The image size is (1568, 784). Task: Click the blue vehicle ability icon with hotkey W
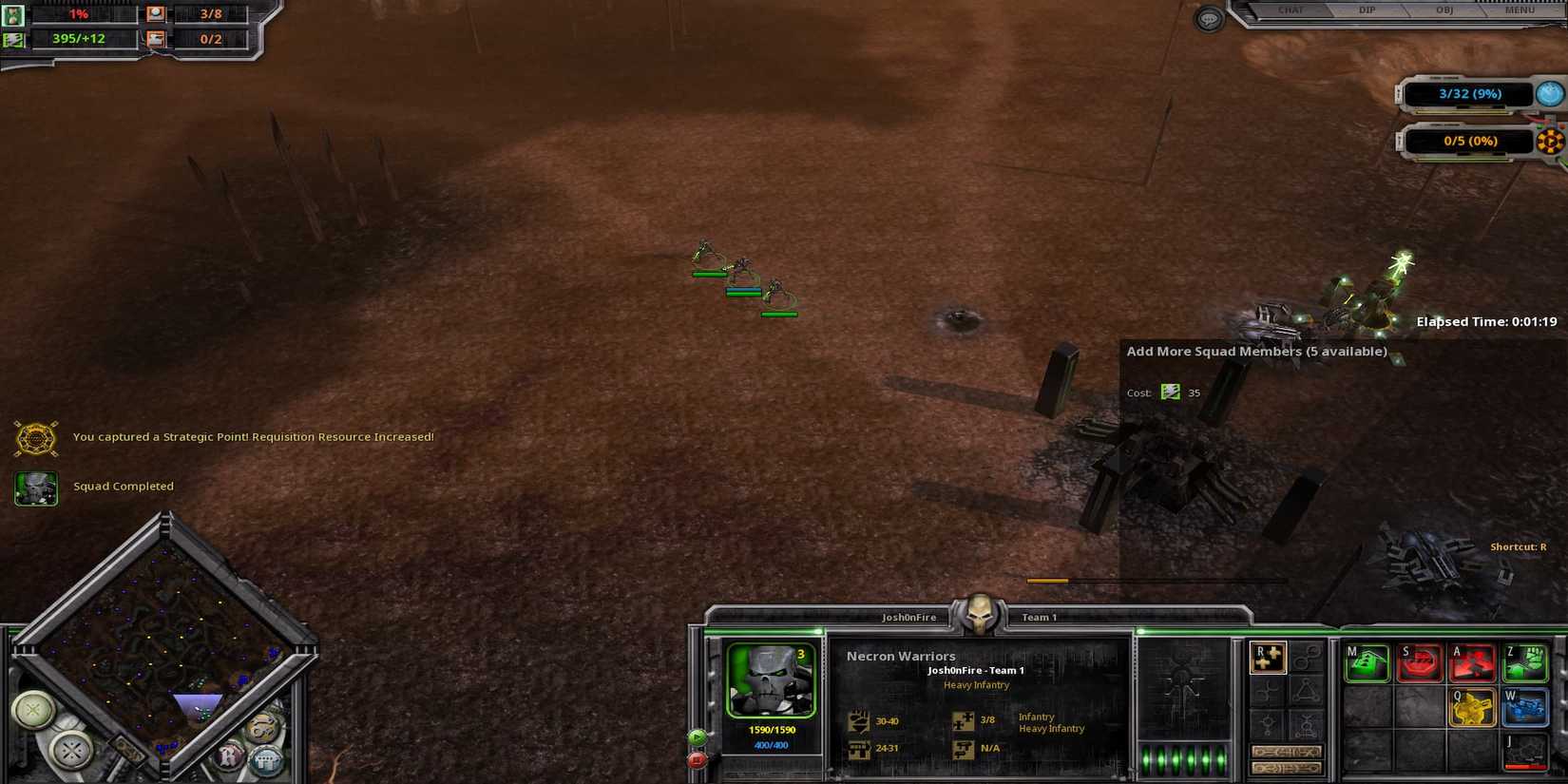(1524, 708)
